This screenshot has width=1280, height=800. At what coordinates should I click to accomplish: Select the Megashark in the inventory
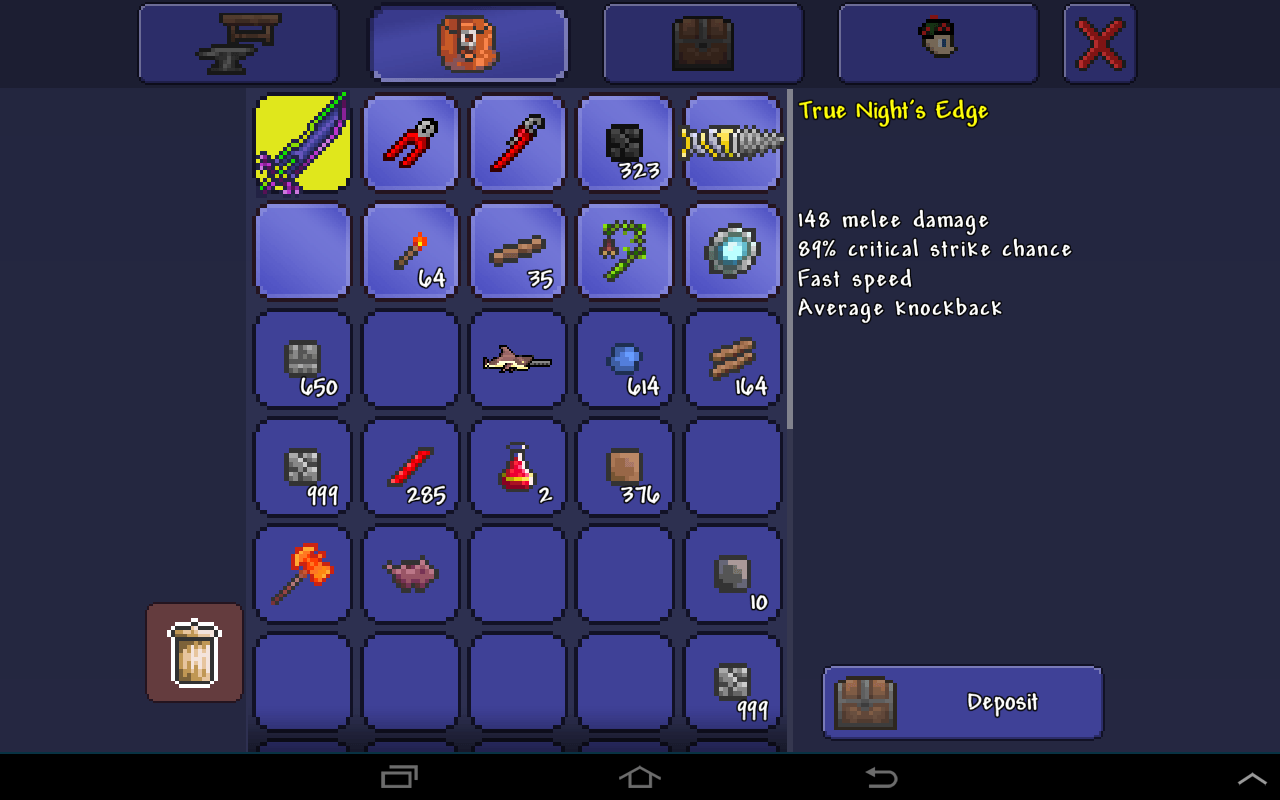[517, 359]
